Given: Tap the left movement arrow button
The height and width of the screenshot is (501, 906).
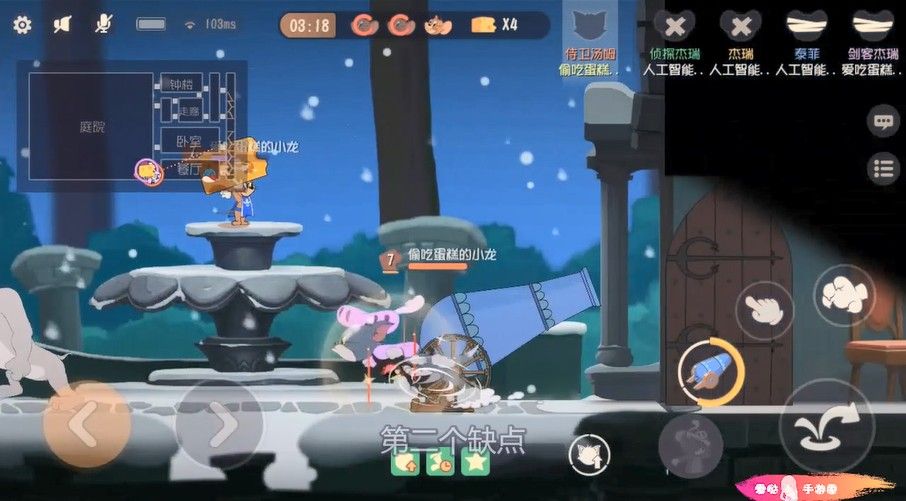Looking at the screenshot, I should click(85, 426).
